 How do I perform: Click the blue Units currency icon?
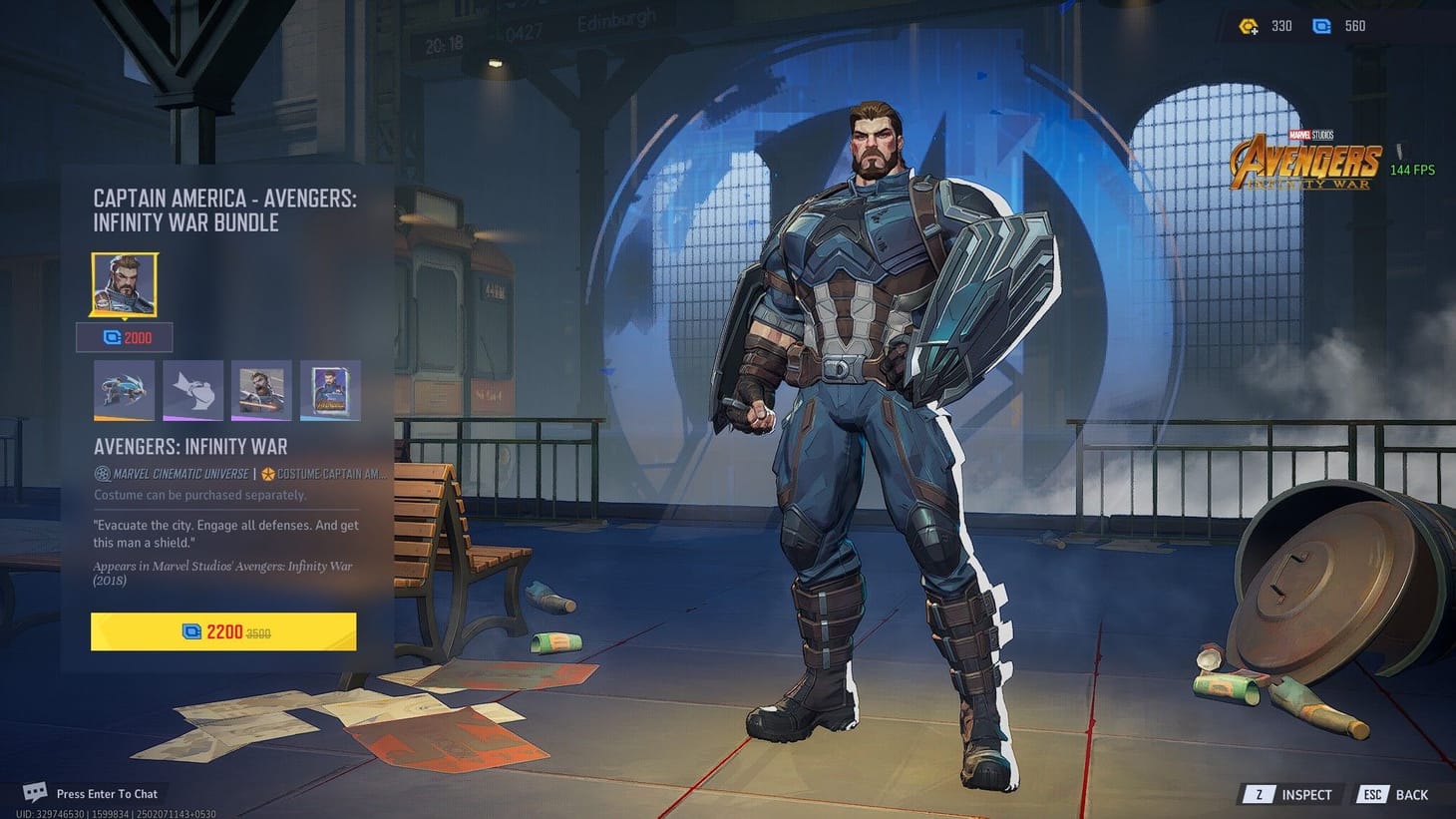[x=1321, y=26]
